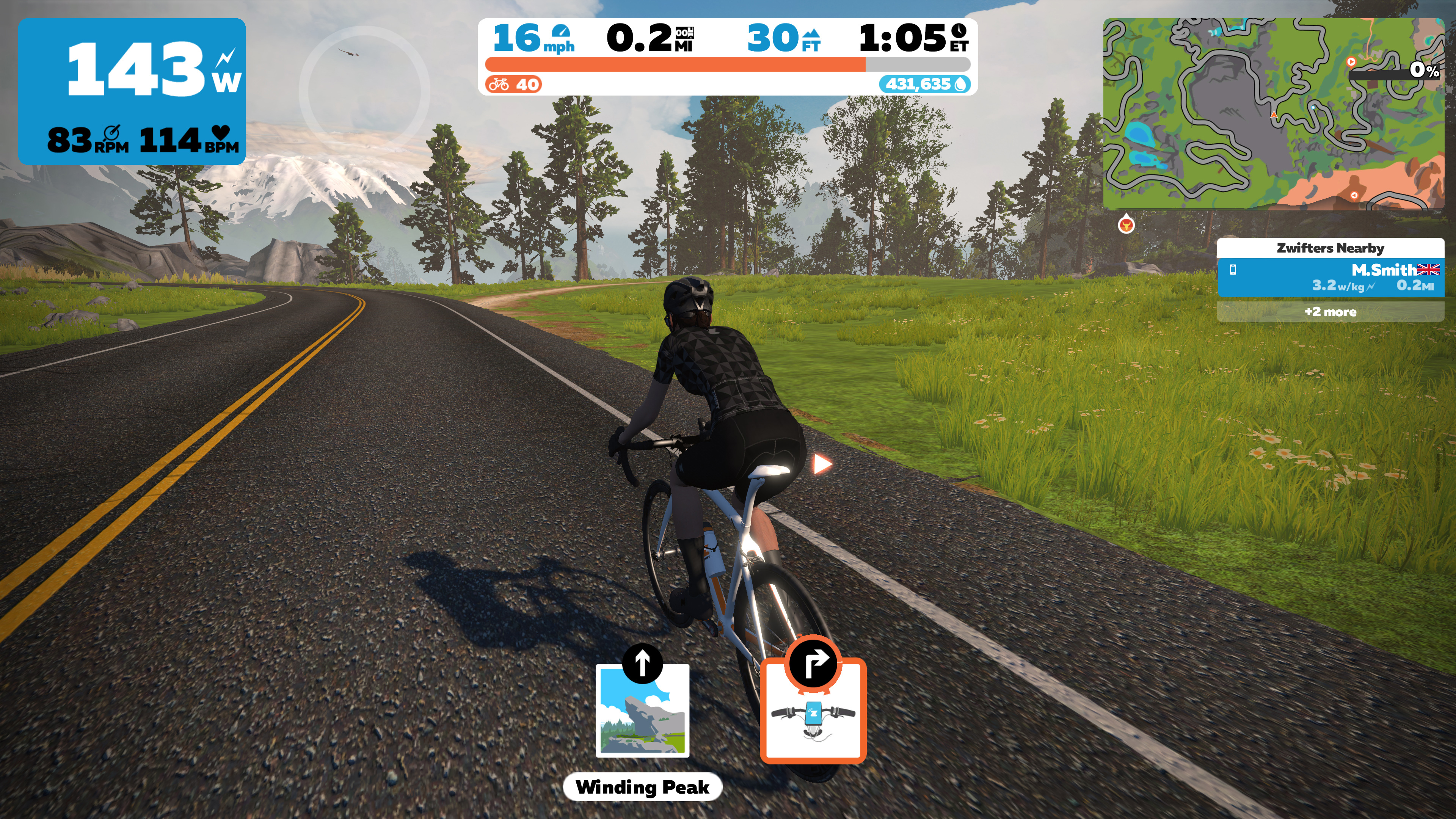Open the minimap in the corner
1456x819 pixels.
(x=1273, y=114)
